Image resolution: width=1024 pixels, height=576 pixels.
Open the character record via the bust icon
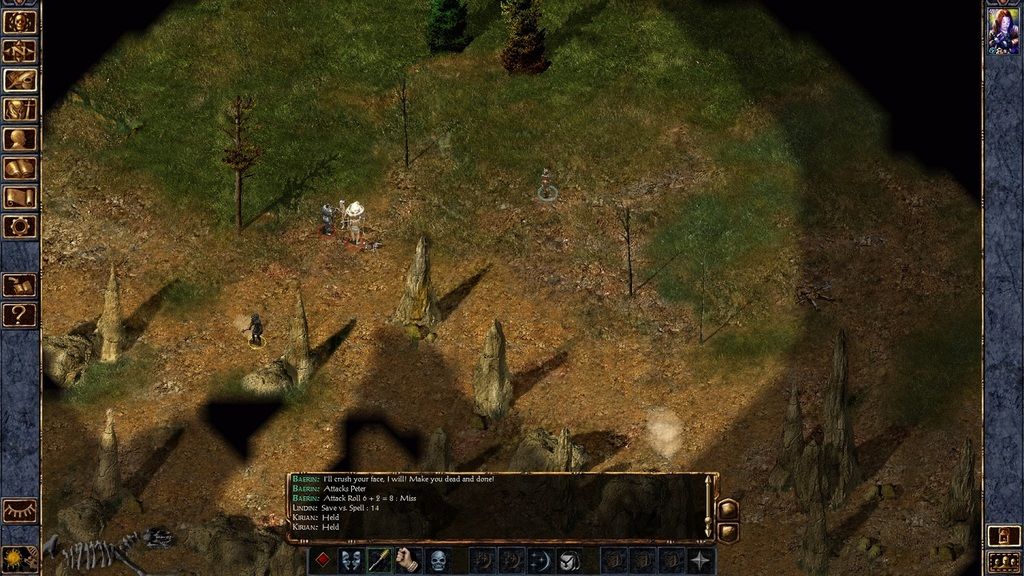click(x=19, y=139)
